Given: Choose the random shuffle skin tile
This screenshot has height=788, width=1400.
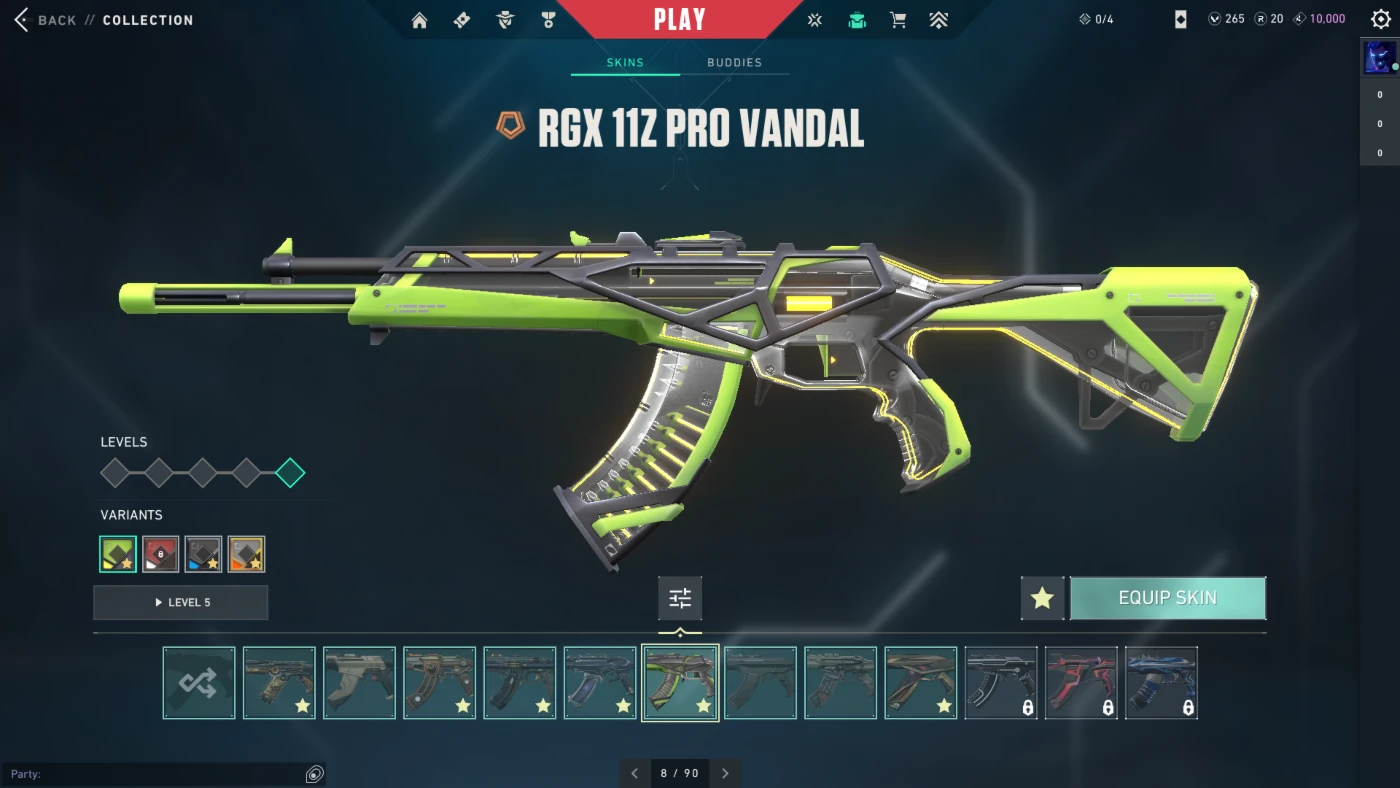Looking at the screenshot, I should (x=199, y=683).
